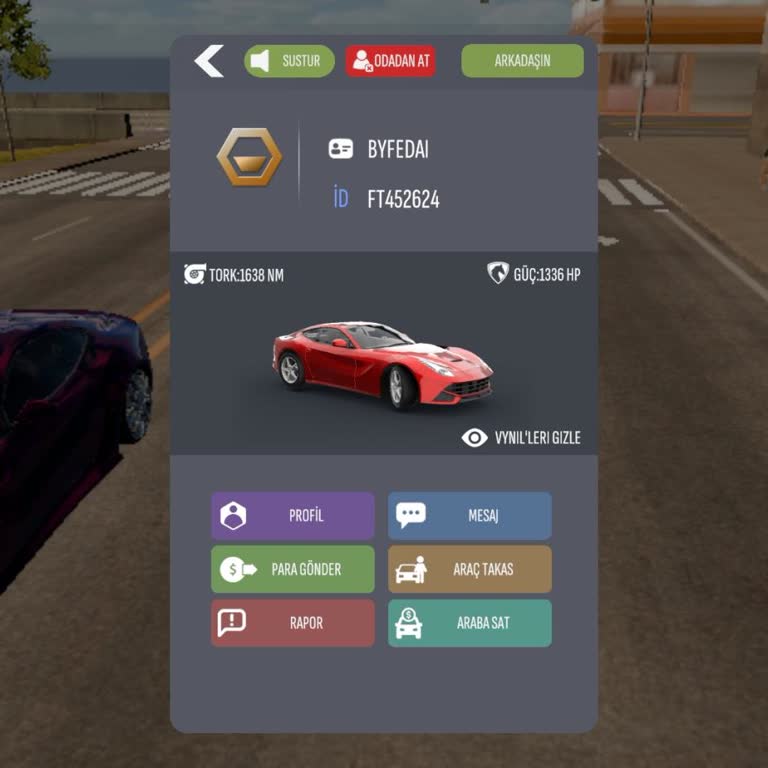Click the gold hexagon rank badge
This screenshot has width=768, height=768.
pyautogui.click(x=249, y=157)
